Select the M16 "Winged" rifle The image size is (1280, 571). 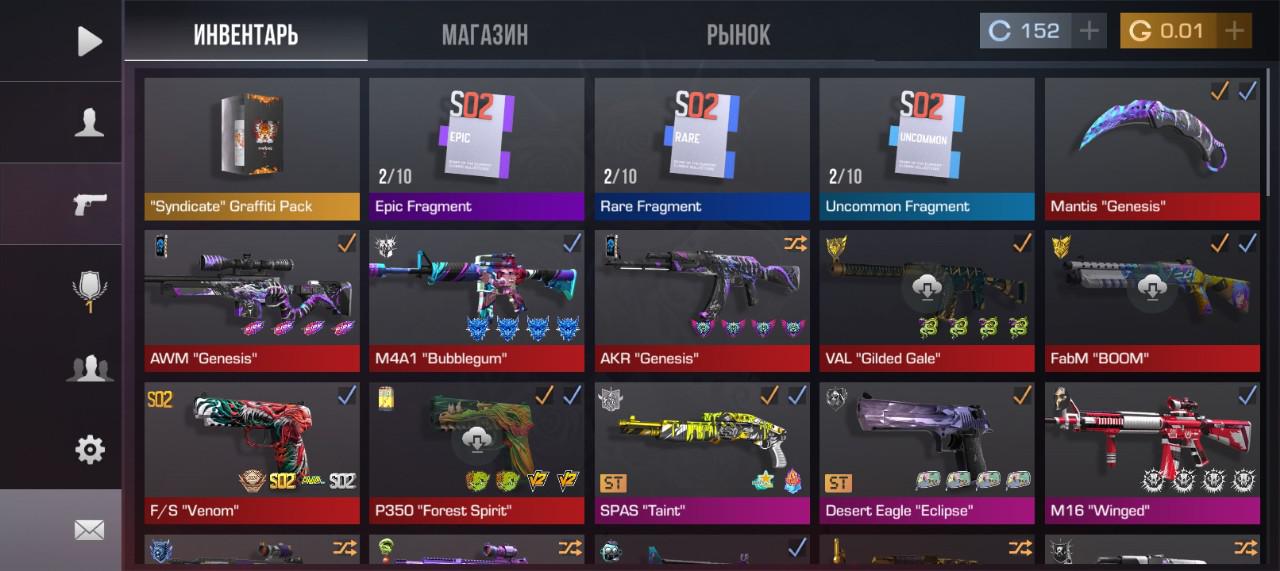click(1152, 453)
